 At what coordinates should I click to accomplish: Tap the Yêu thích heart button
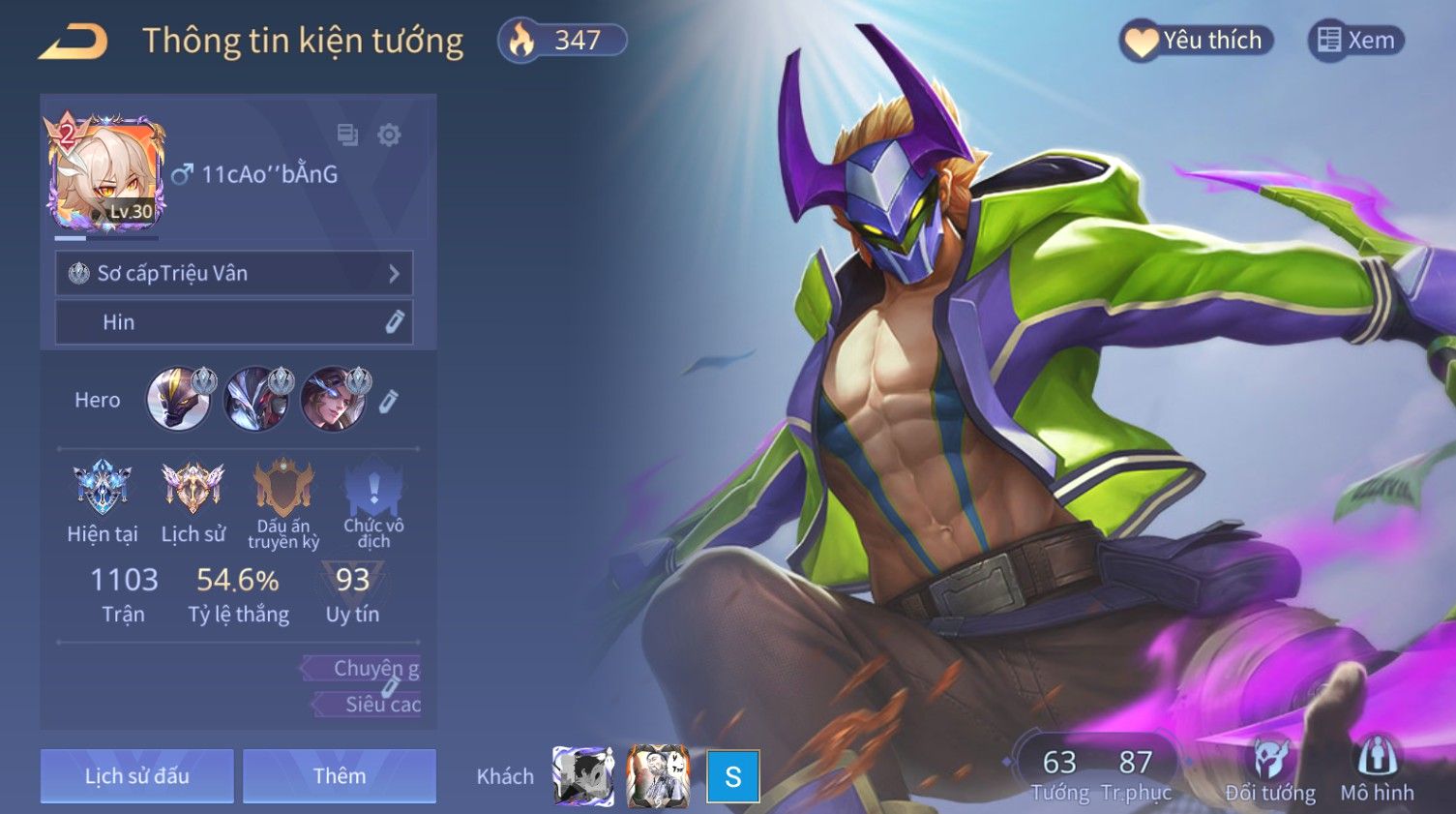click(1196, 41)
